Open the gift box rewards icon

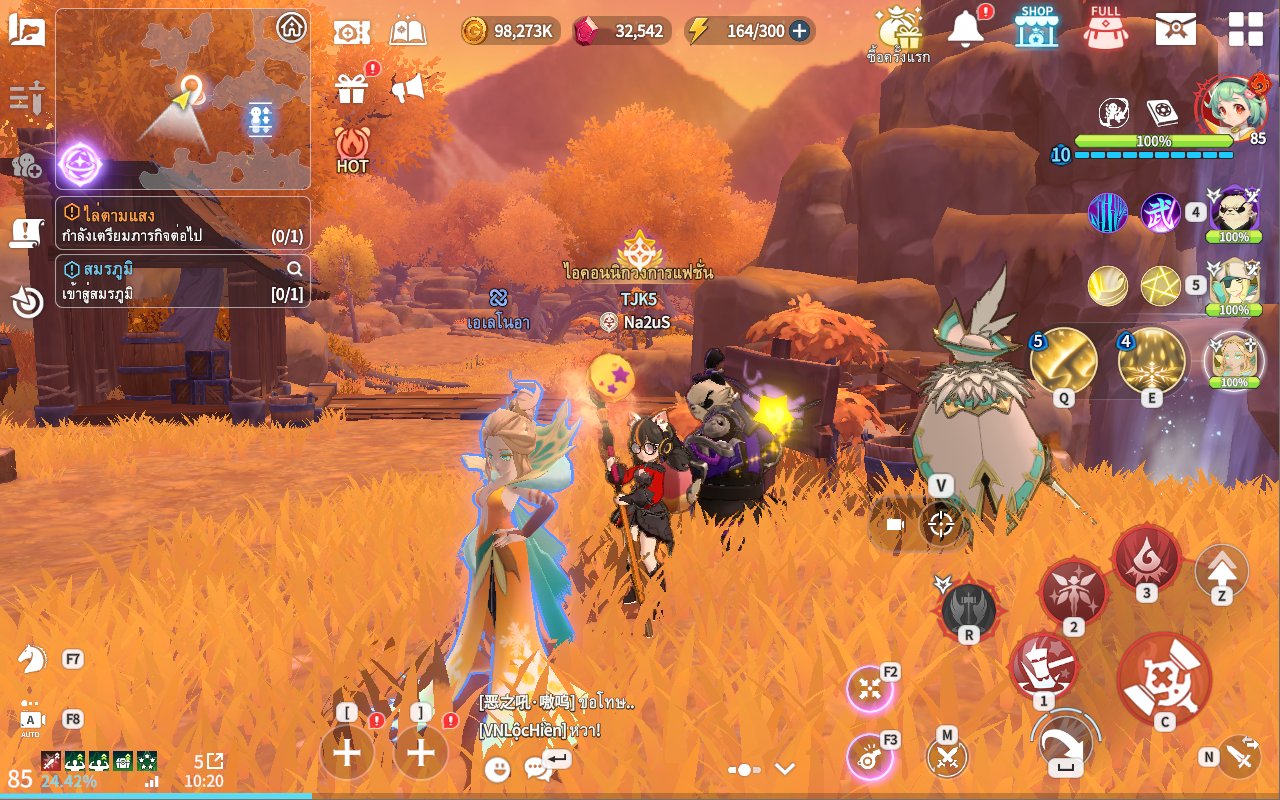[x=352, y=89]
